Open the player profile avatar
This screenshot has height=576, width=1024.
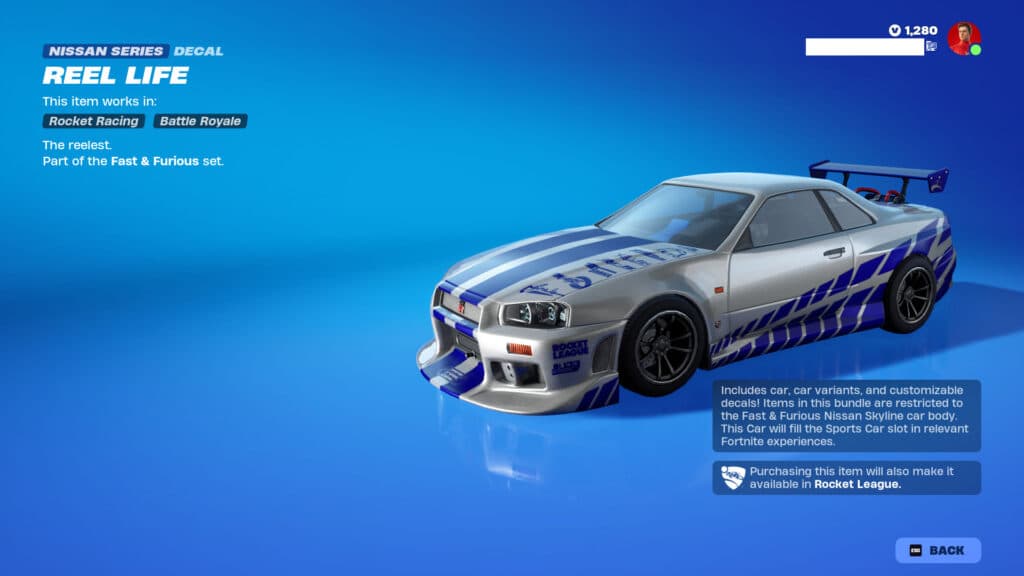[963, 38]
